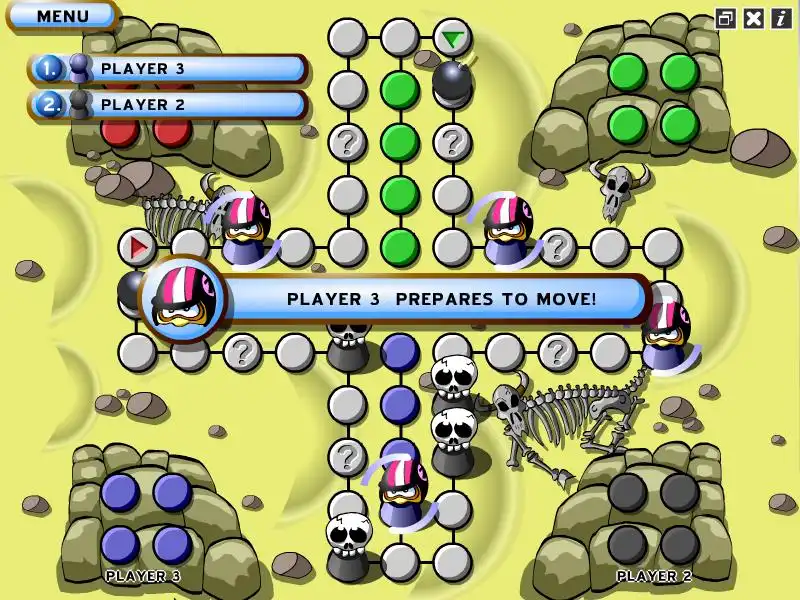Open the MENU button

[x=62, y=16]
